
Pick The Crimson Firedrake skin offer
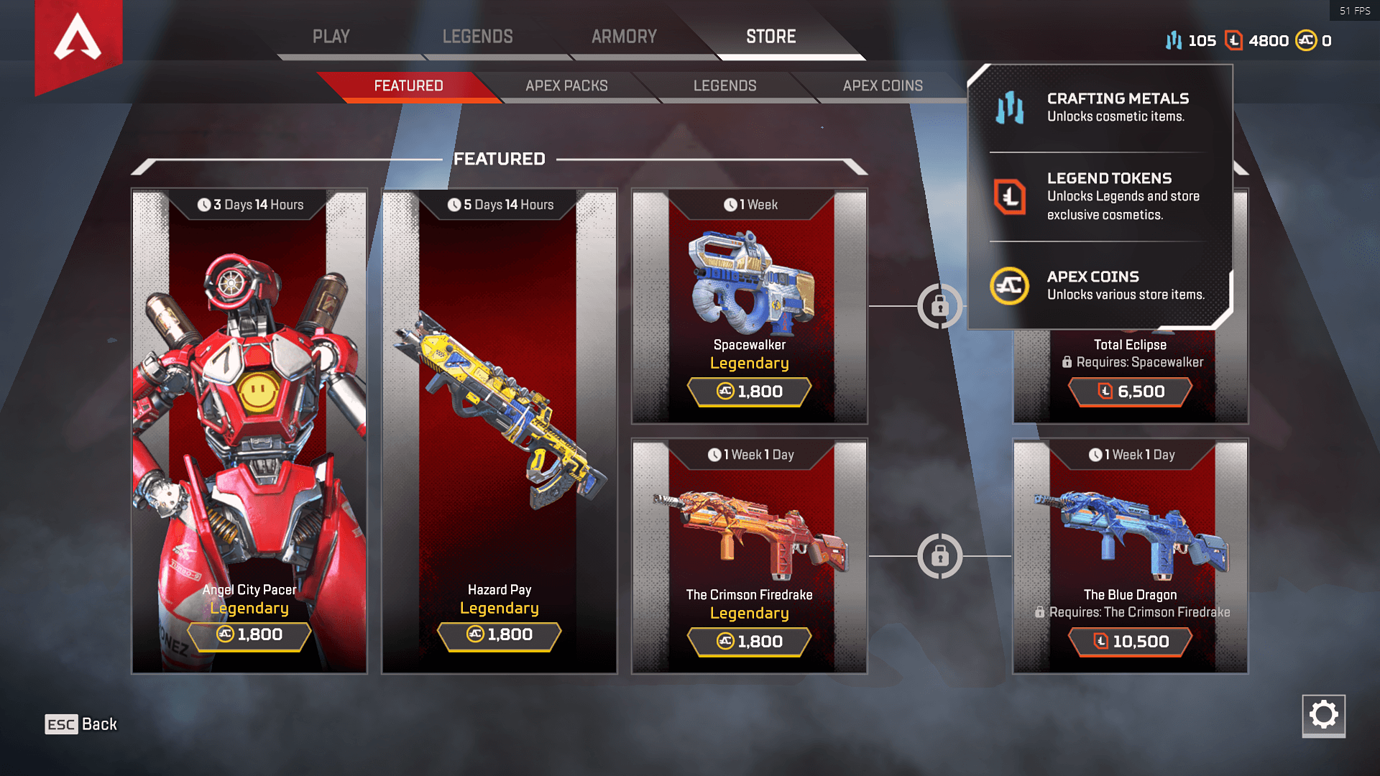(x=749, y=555)
